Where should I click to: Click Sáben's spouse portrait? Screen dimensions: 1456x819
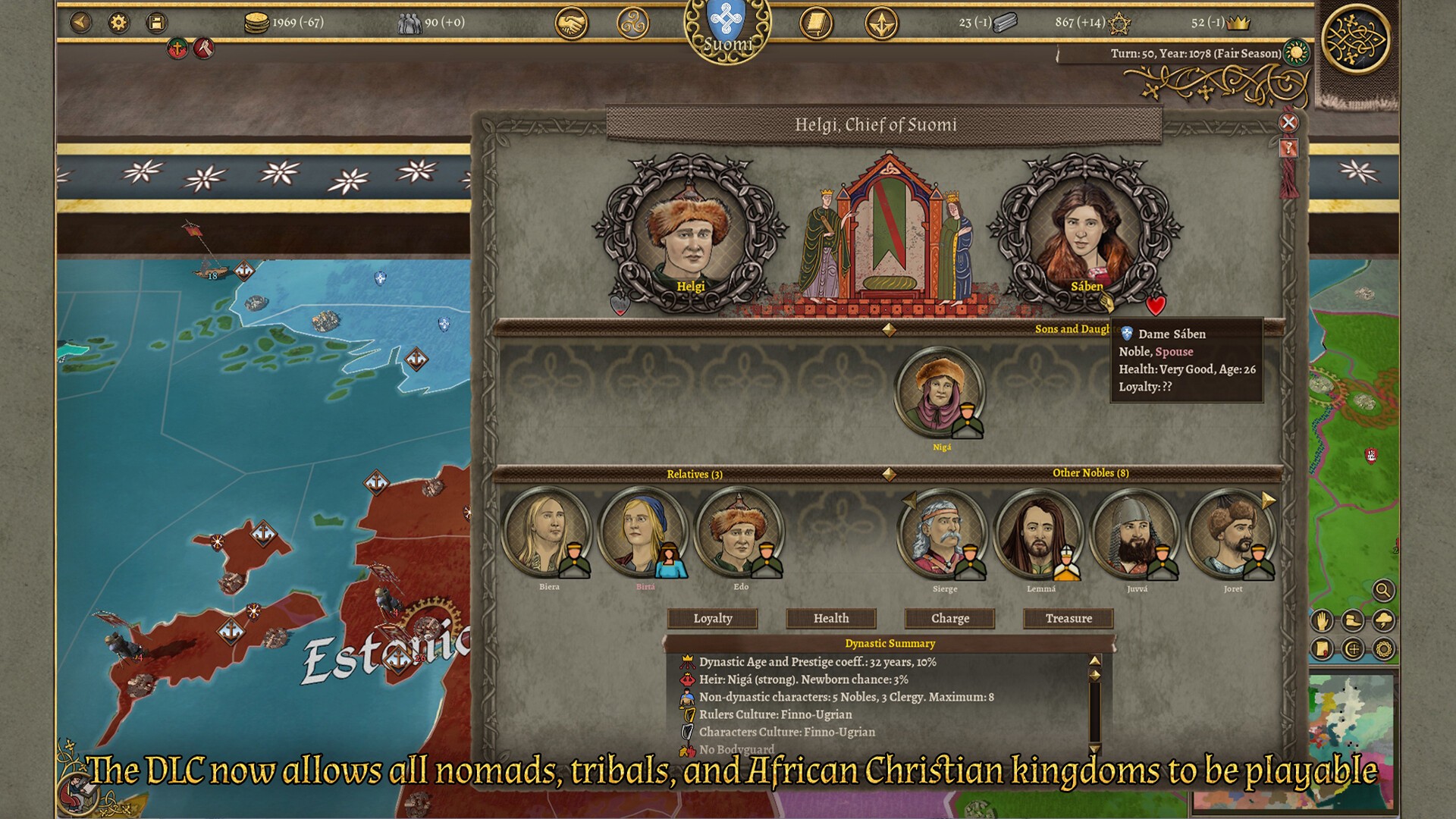1085,233
